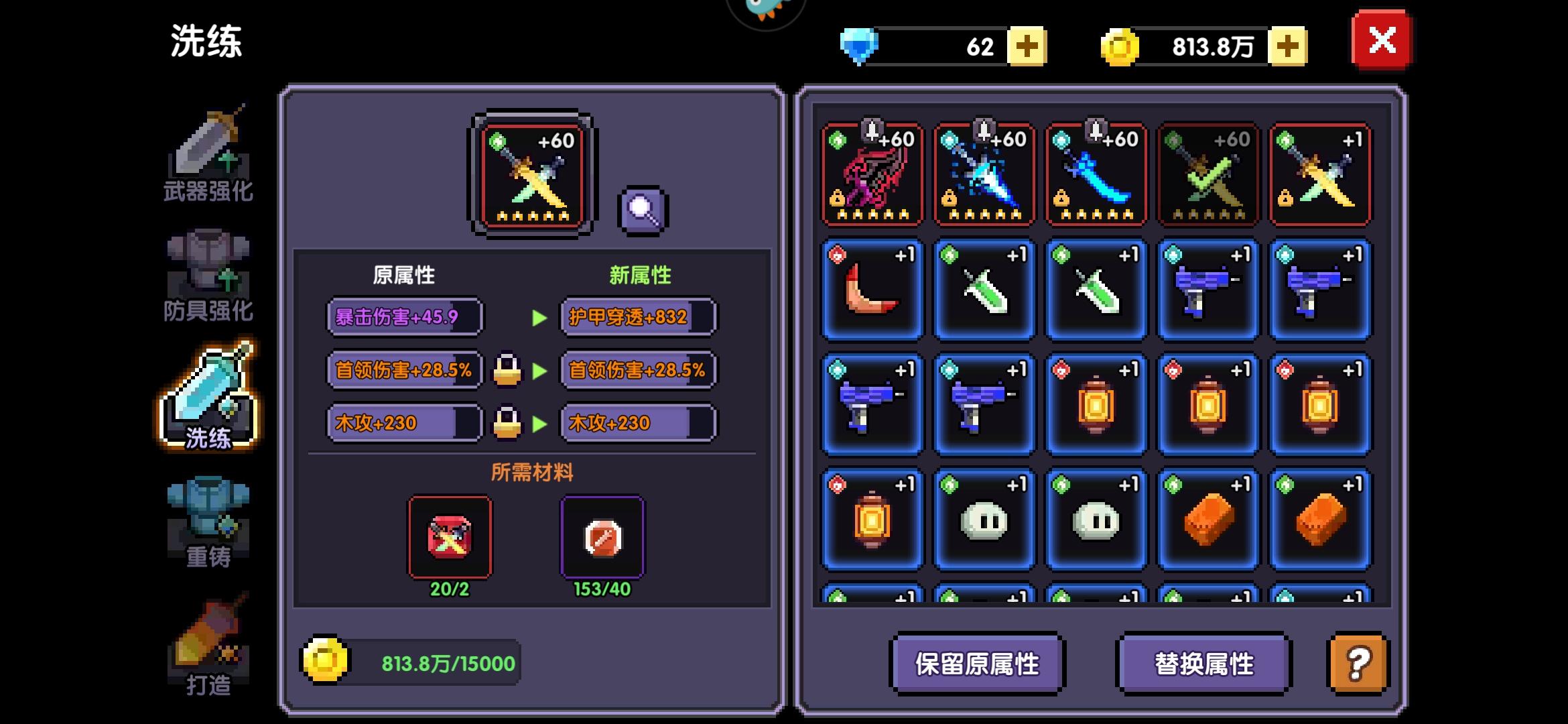Click the red refinement stone showing 20/2
The image size is (1568, 724).
click(450, 536)
